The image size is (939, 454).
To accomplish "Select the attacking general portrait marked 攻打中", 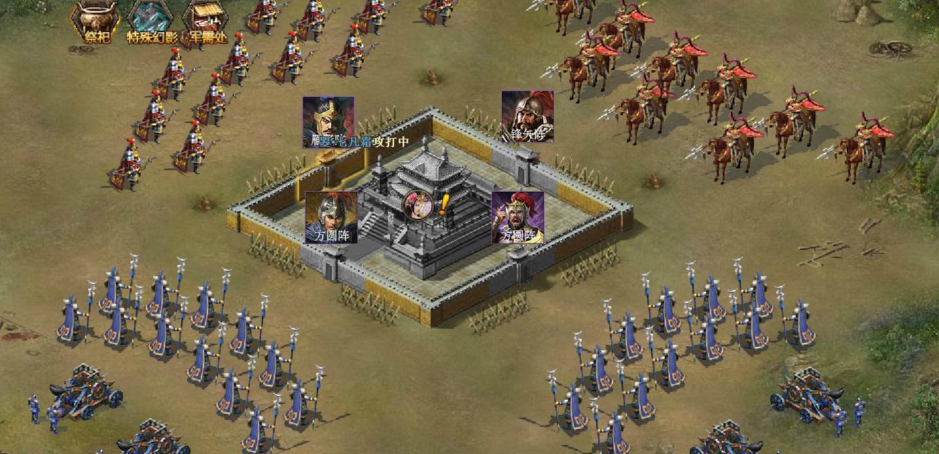I will click(328, 121).
